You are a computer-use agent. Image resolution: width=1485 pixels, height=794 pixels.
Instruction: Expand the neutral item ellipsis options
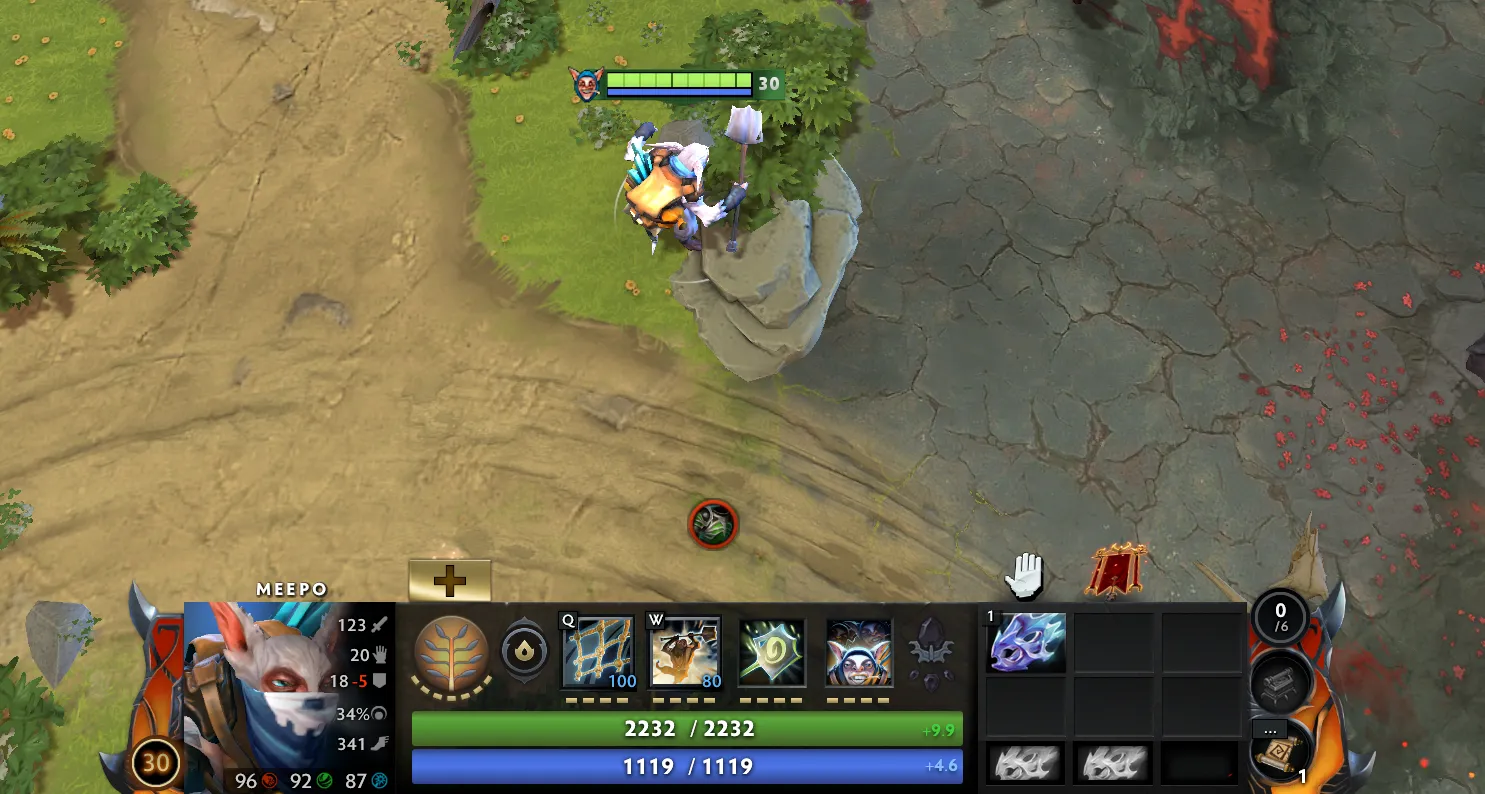coord(1271,730)
